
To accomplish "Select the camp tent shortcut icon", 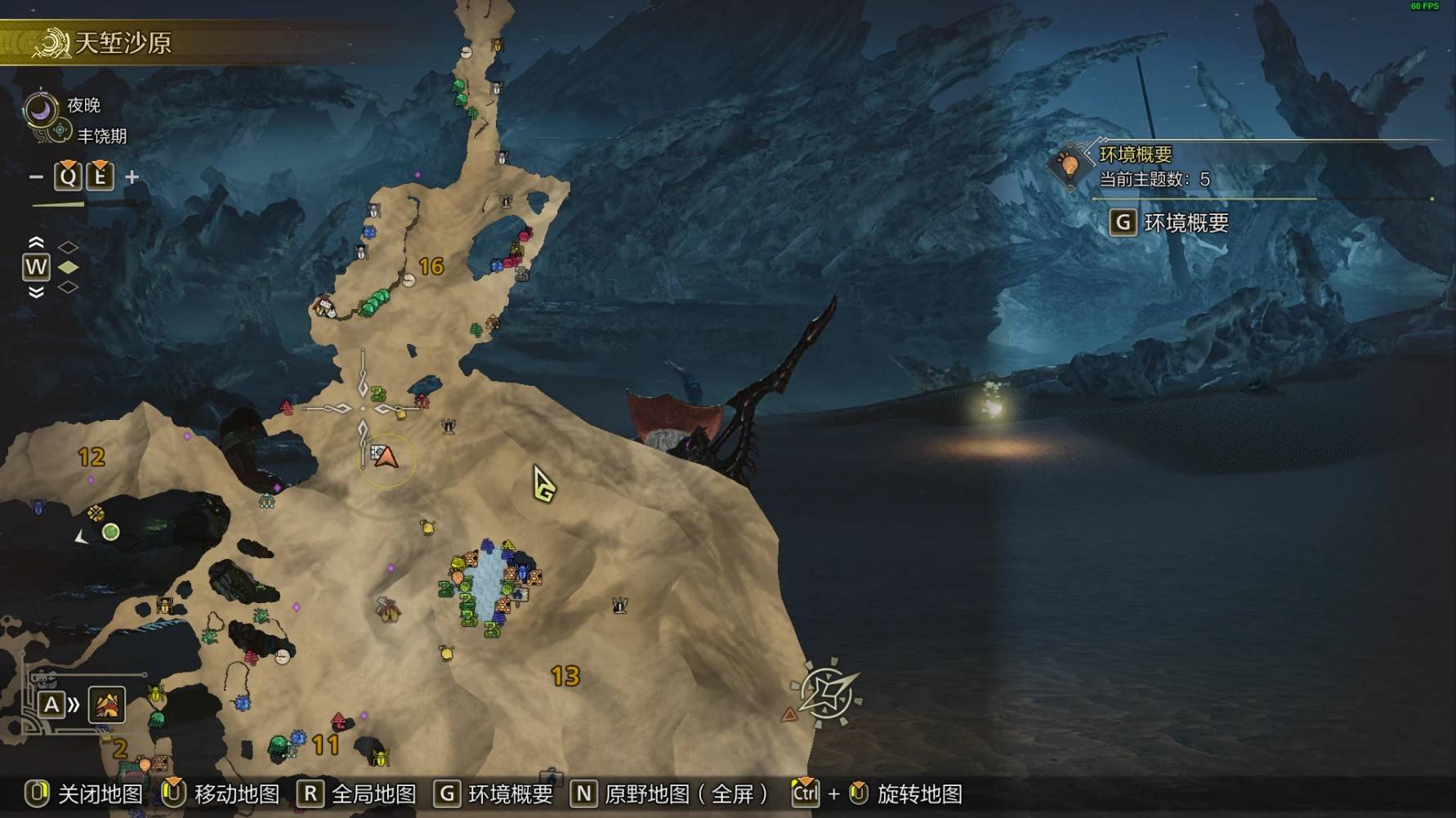I will pos(106,704).
